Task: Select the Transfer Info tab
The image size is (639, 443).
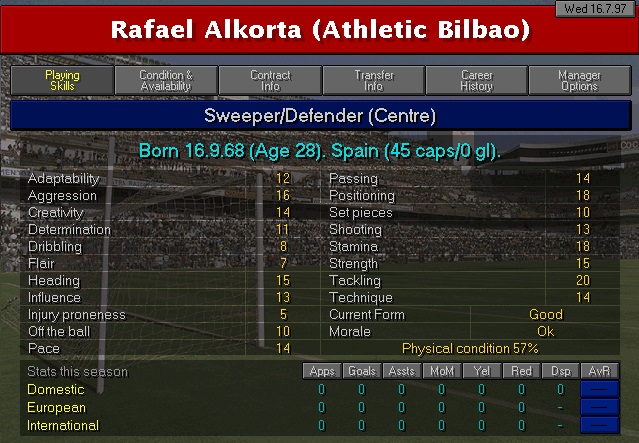Action: point(374,81)
